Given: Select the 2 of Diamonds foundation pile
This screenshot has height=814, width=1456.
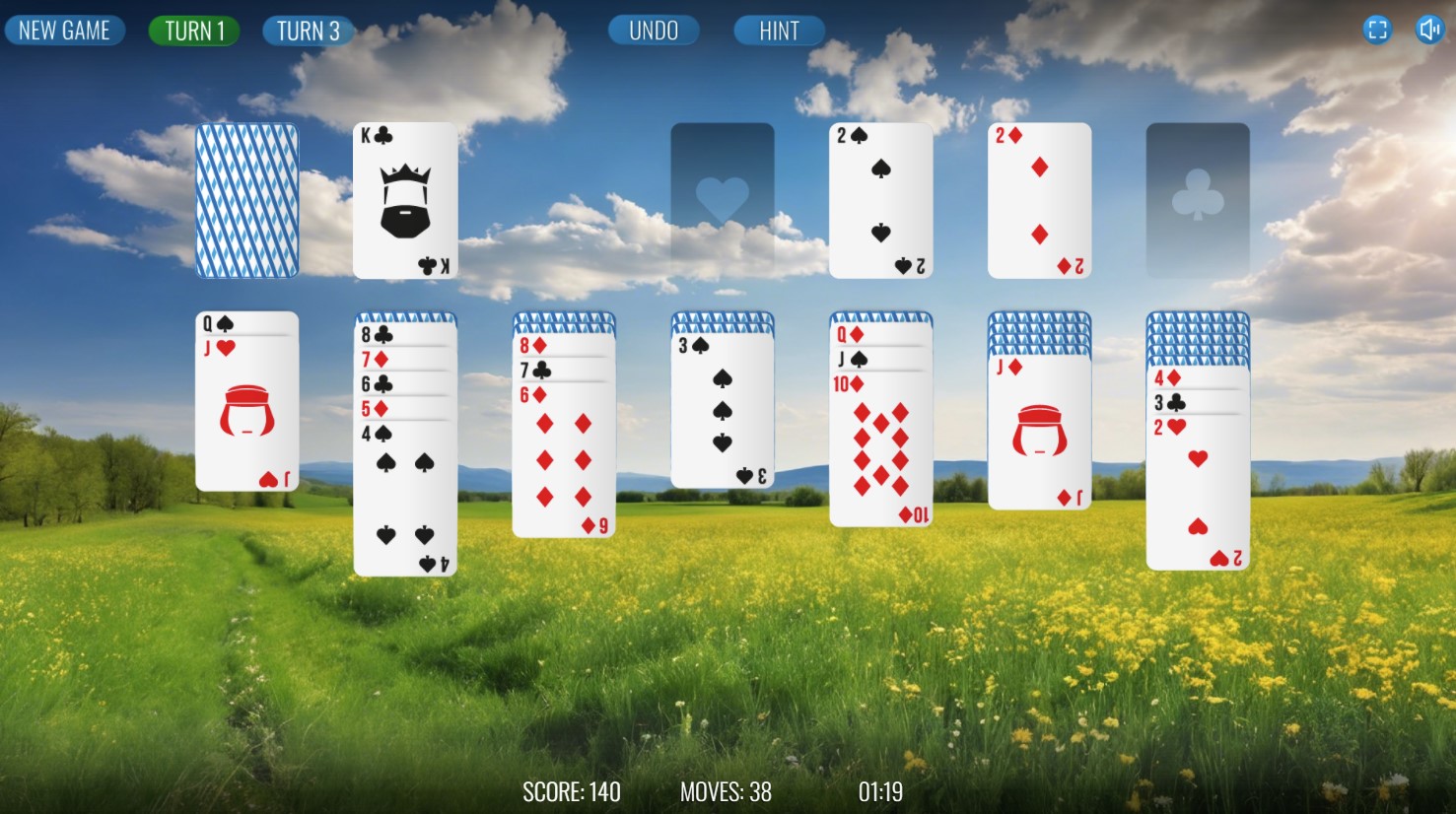Looking at the screenshot, I should coord(1039,200).
